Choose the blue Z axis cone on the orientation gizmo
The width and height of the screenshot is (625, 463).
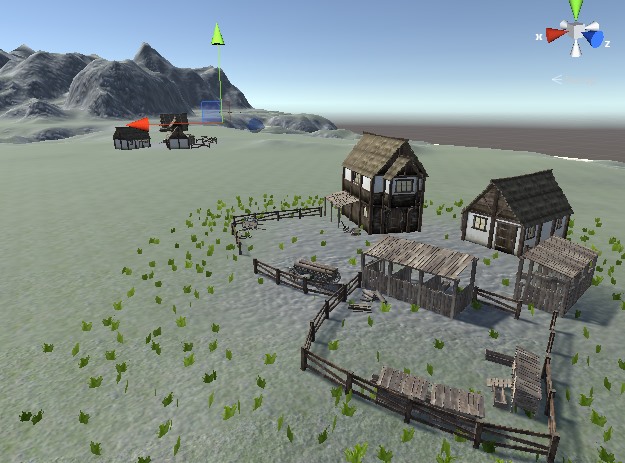594,40
